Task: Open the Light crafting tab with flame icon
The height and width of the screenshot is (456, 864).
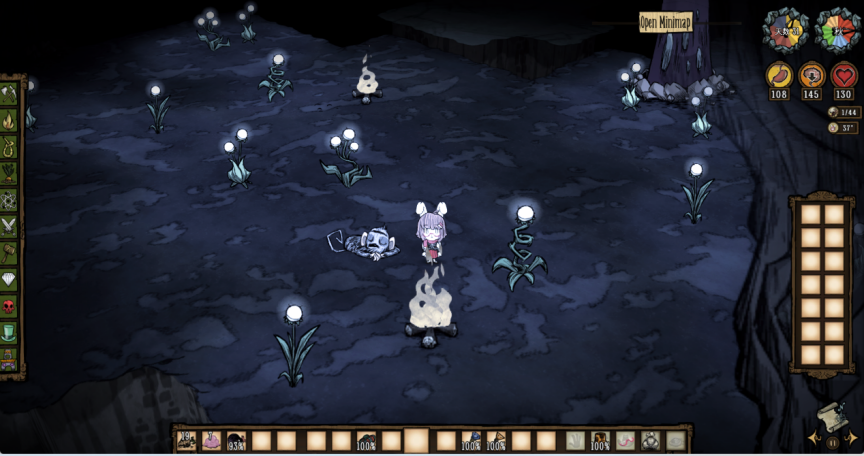Action: point(9,121)
